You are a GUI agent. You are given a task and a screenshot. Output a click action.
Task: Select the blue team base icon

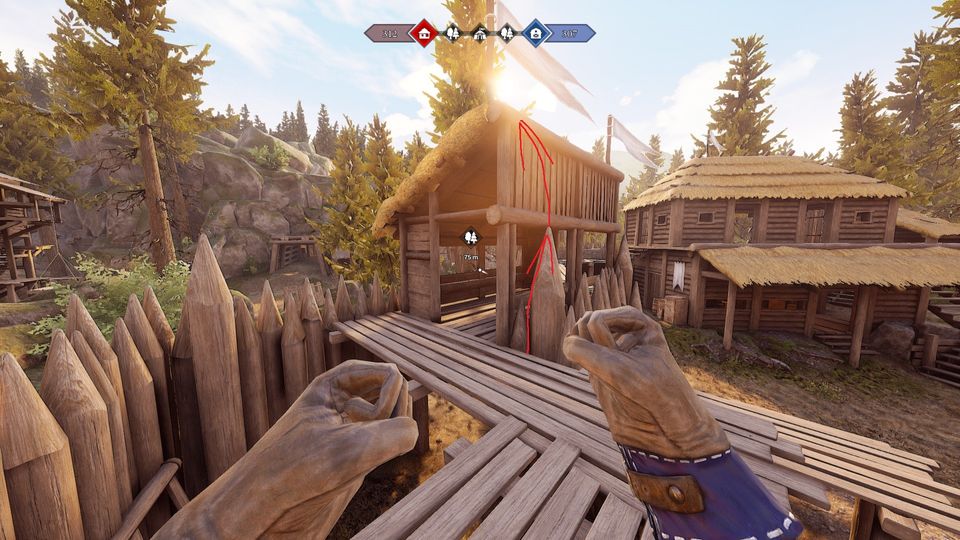[x=536, y=33]
